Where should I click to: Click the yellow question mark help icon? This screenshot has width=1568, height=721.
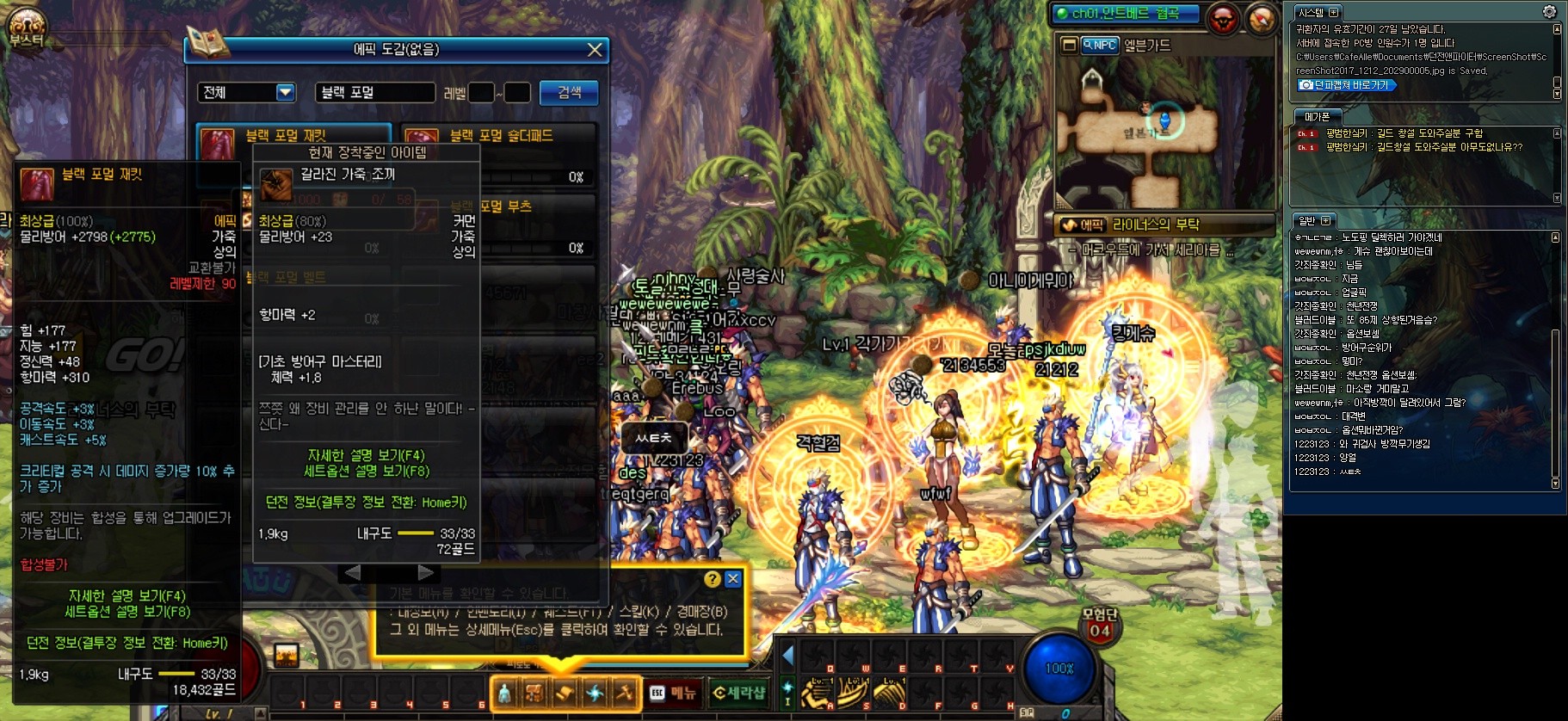tap(712, 579)
